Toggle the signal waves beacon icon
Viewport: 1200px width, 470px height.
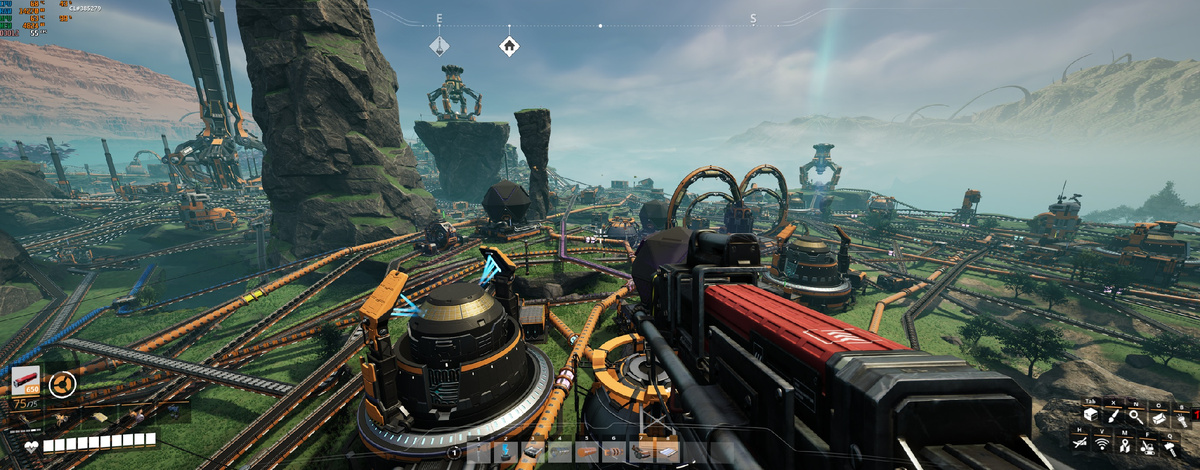(x=1102, y=446)
